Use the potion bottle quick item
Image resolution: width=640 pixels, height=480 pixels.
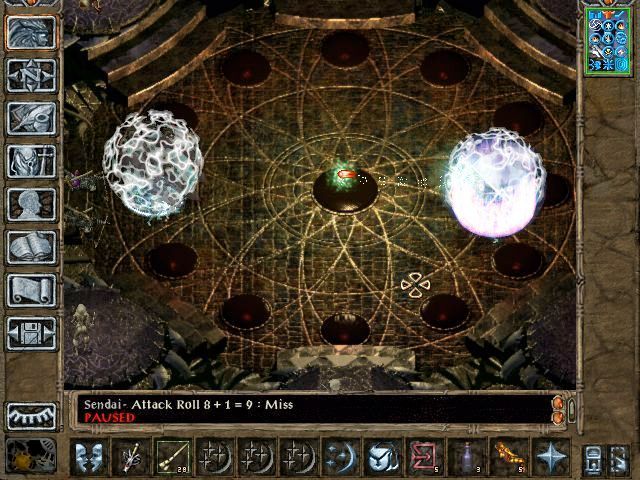465,457
